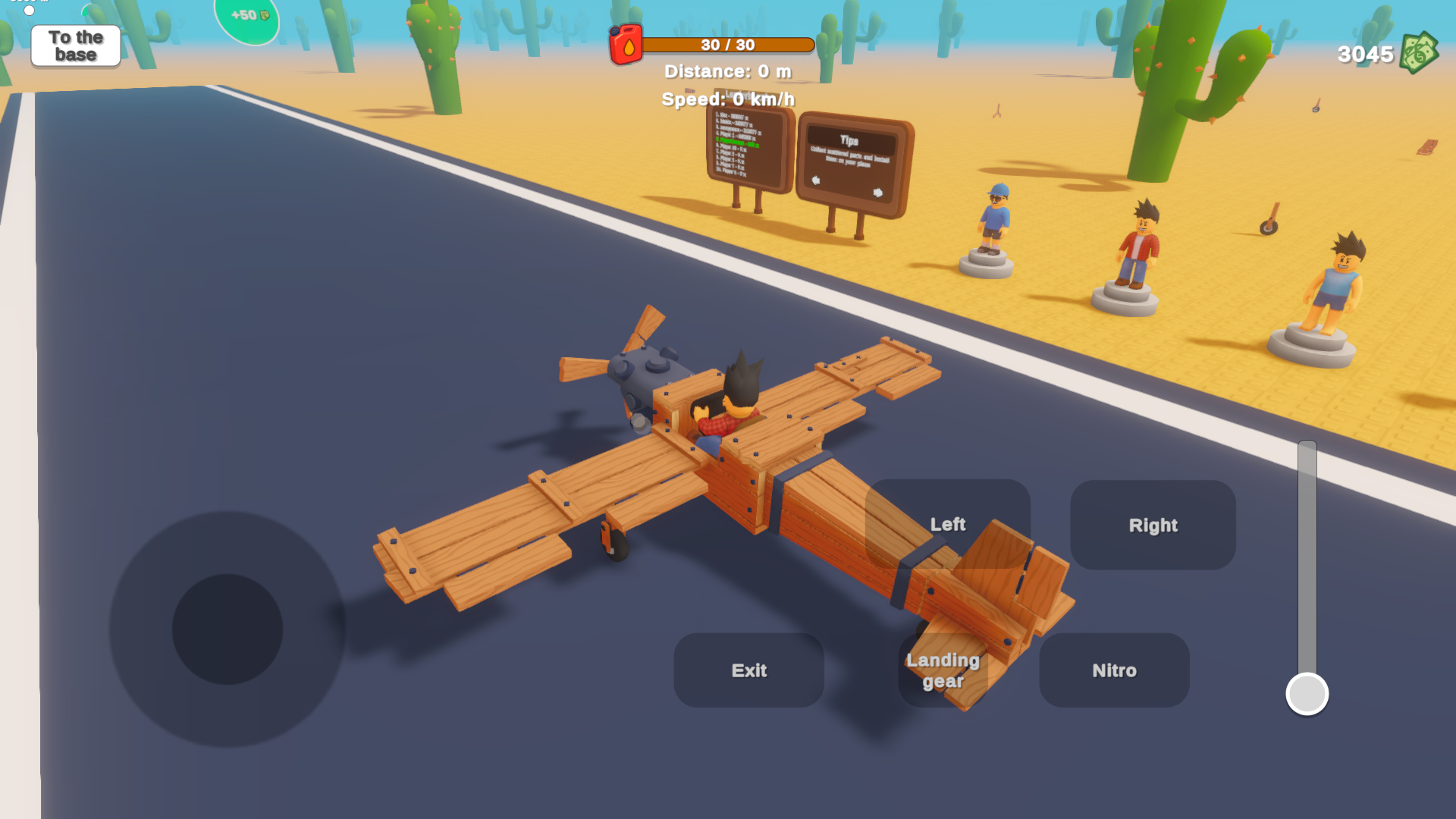Click the blue-capped character on the pedestal
Viewport: 1456px width, 819px height.
click(x=995, y=220)
